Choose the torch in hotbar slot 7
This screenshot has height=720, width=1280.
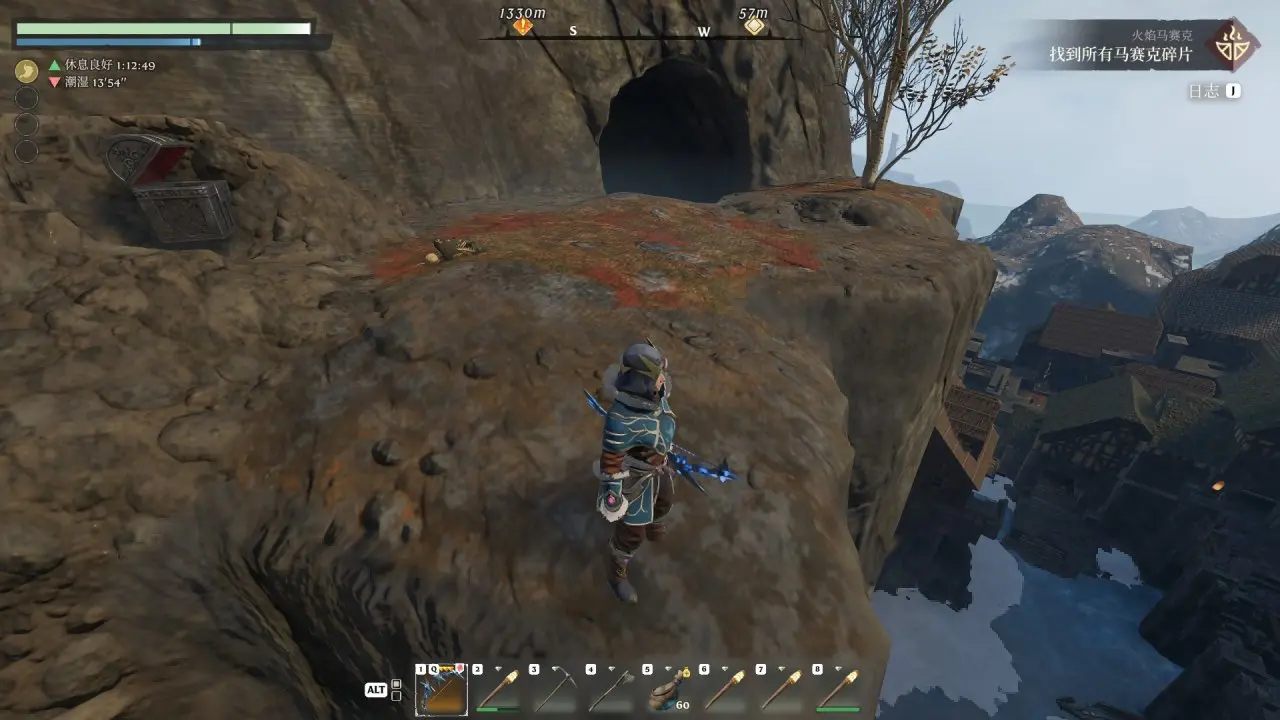[x=781, y=690]
